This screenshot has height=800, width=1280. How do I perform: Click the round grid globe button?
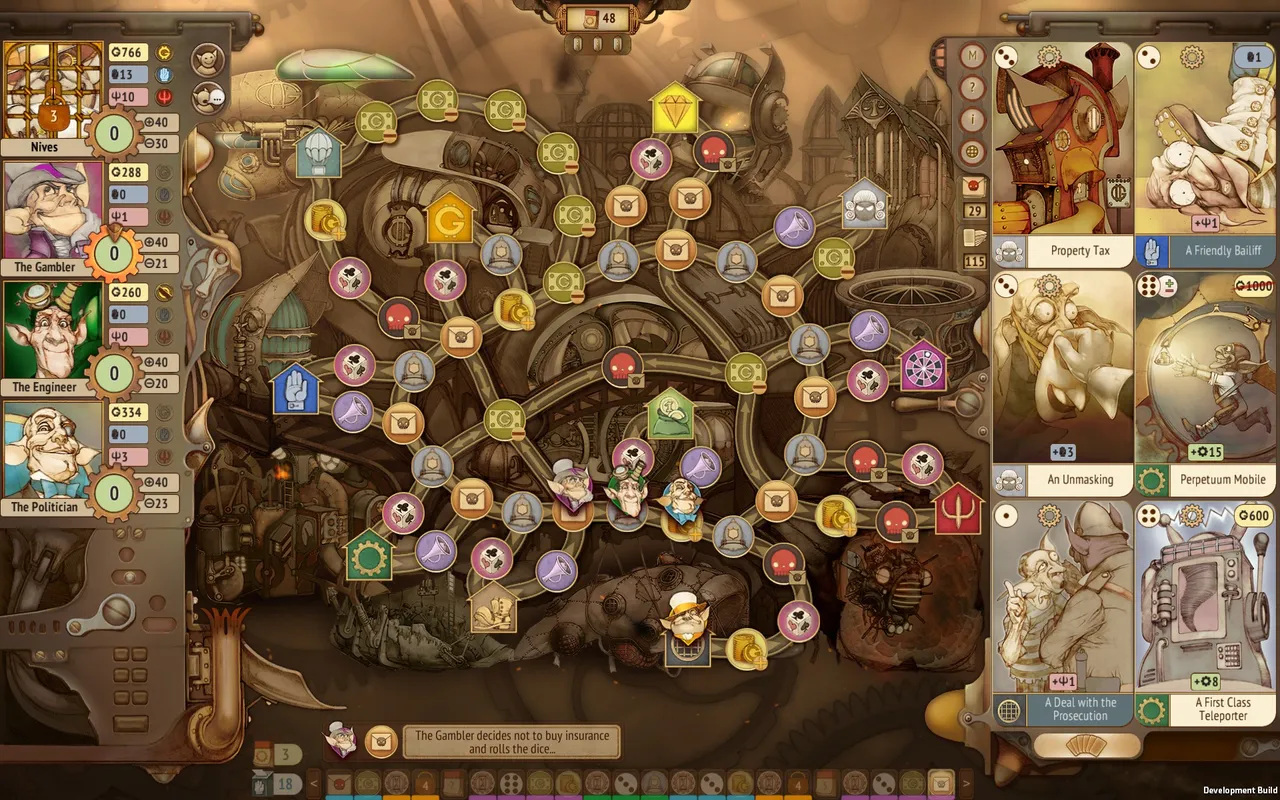(x=971, y=152)
